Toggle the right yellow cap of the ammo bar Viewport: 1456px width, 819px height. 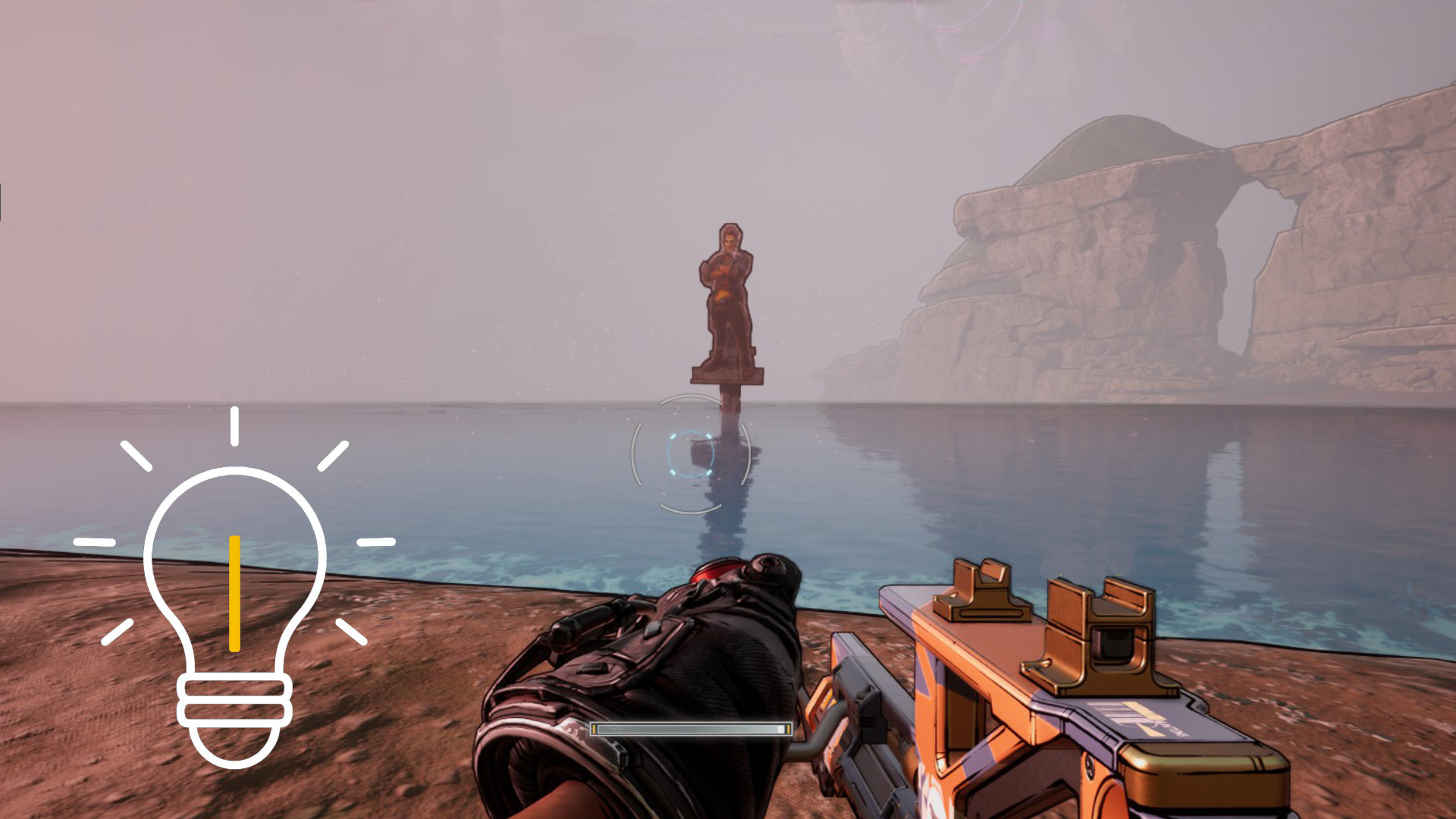tap(789, 728)
